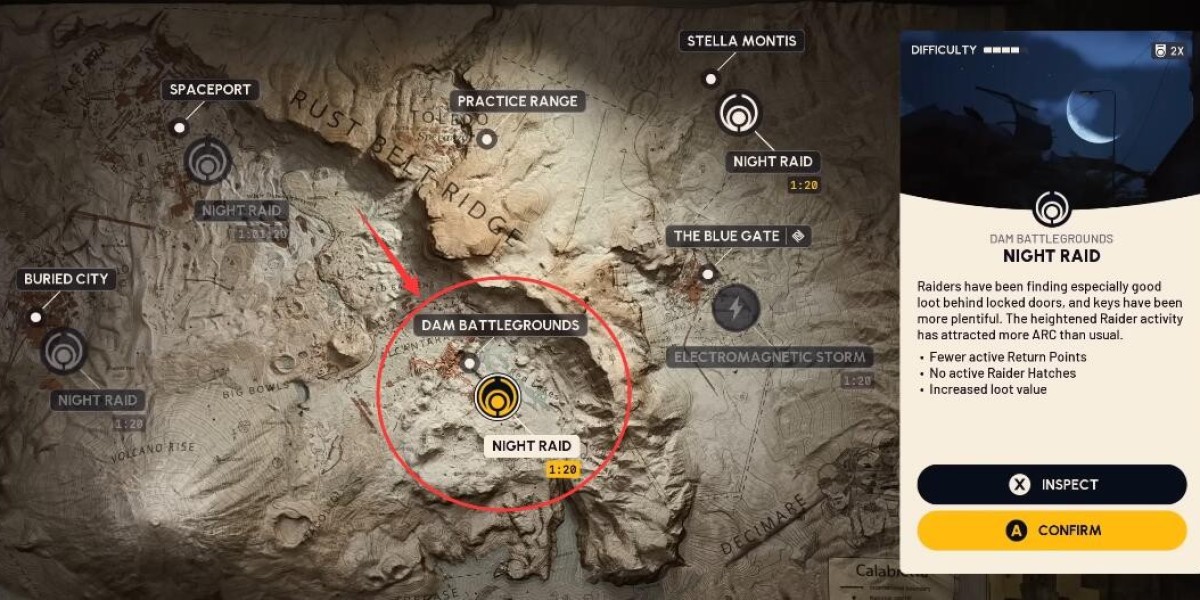Pick the Stella Montis Night Raid marker
This screenshot has width=1200, height=600.
[739, 113]
